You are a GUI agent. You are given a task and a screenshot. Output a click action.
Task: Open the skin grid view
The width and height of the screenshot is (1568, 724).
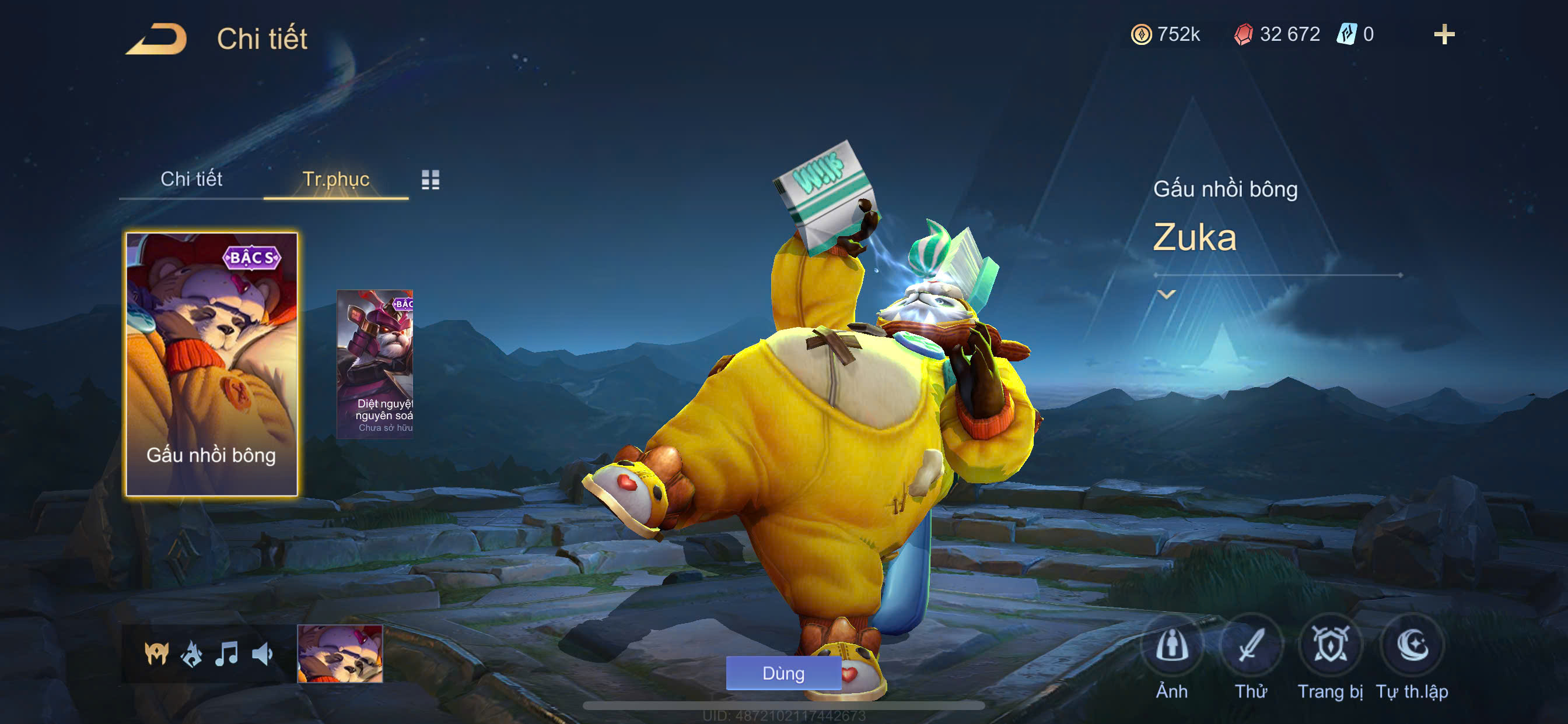pos(430,180)
